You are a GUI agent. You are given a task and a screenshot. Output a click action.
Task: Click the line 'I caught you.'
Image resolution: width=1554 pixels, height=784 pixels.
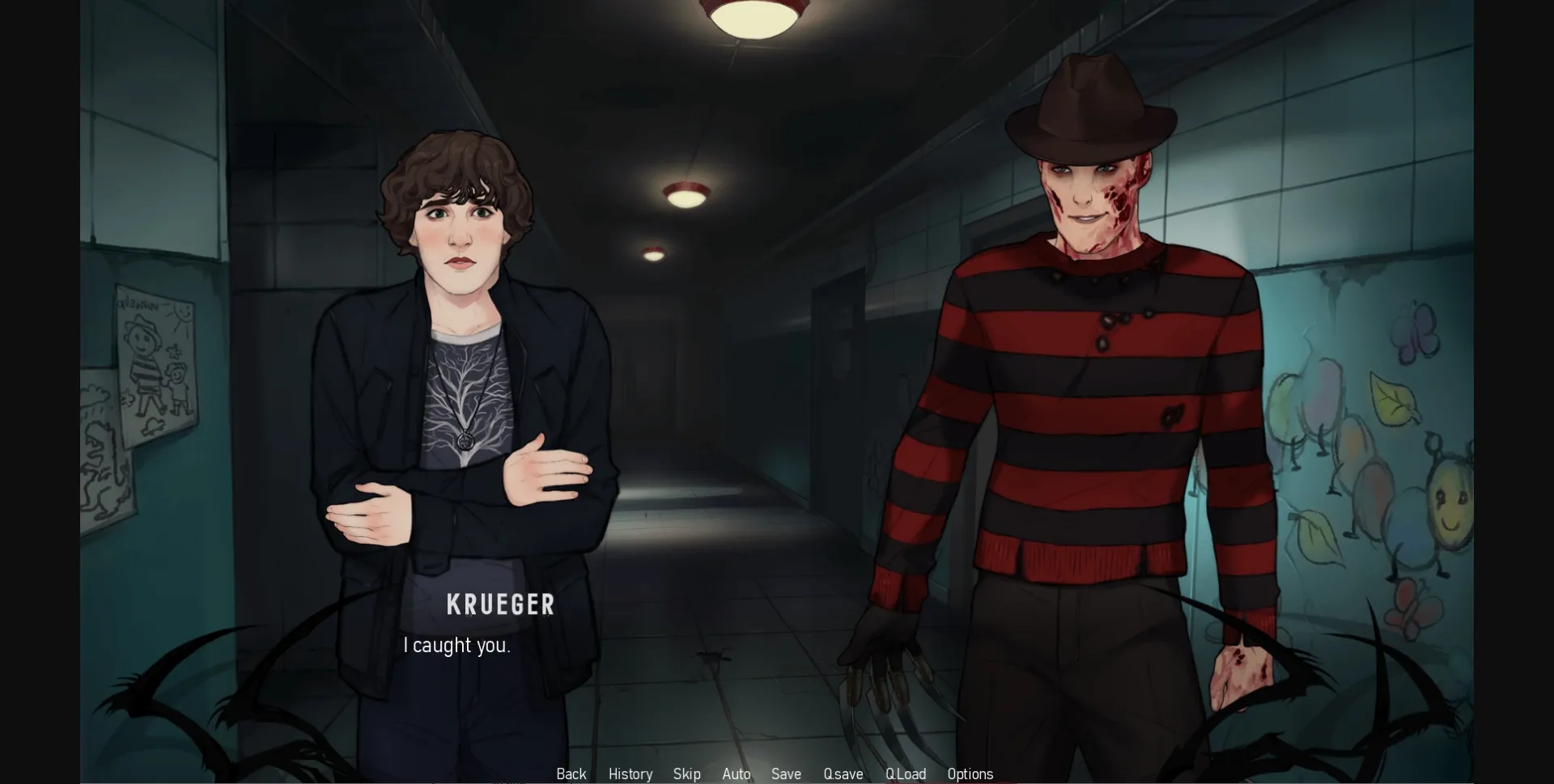(456, 645)
